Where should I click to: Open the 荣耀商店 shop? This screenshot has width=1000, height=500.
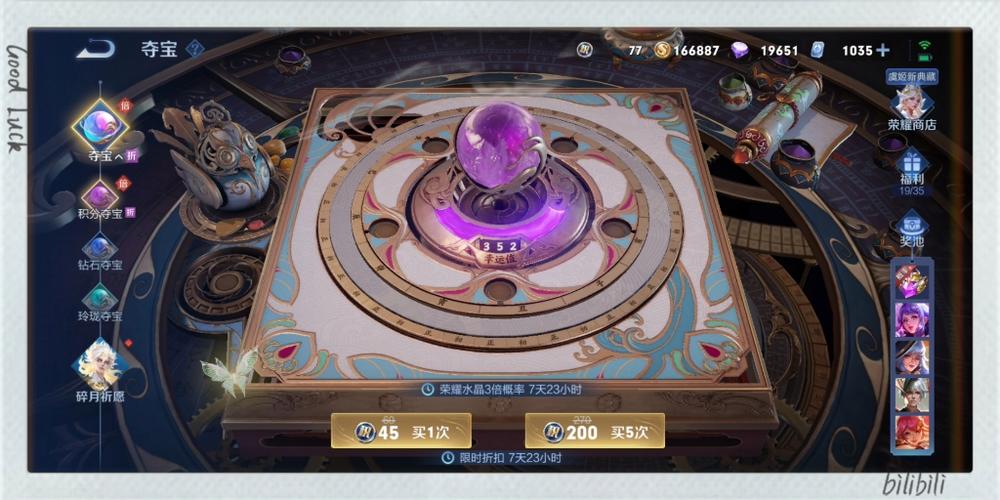pyautogui.click(x=911, y=105)
